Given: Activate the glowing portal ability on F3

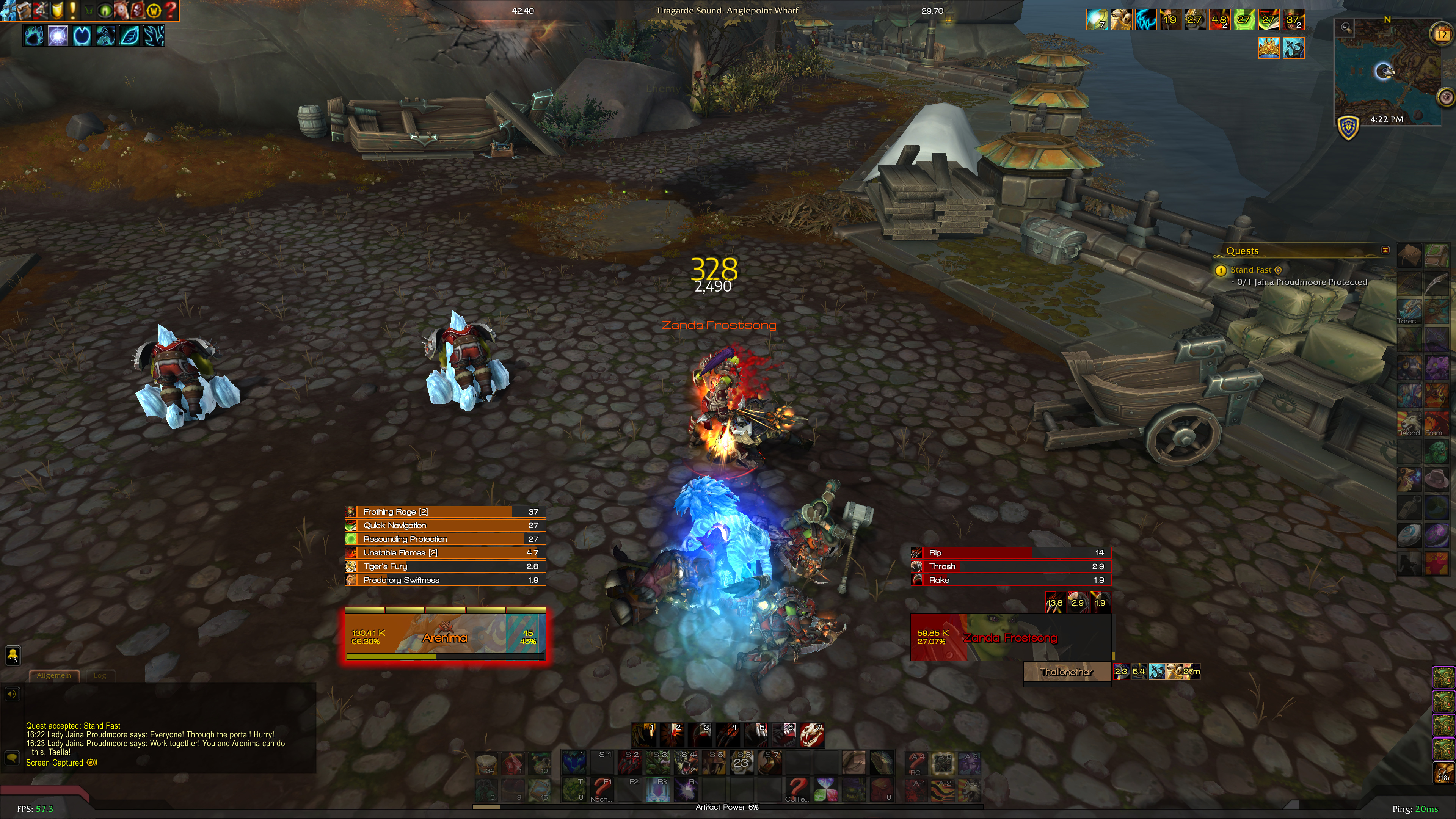Looking at the screenshot, I should click(659, 789).
